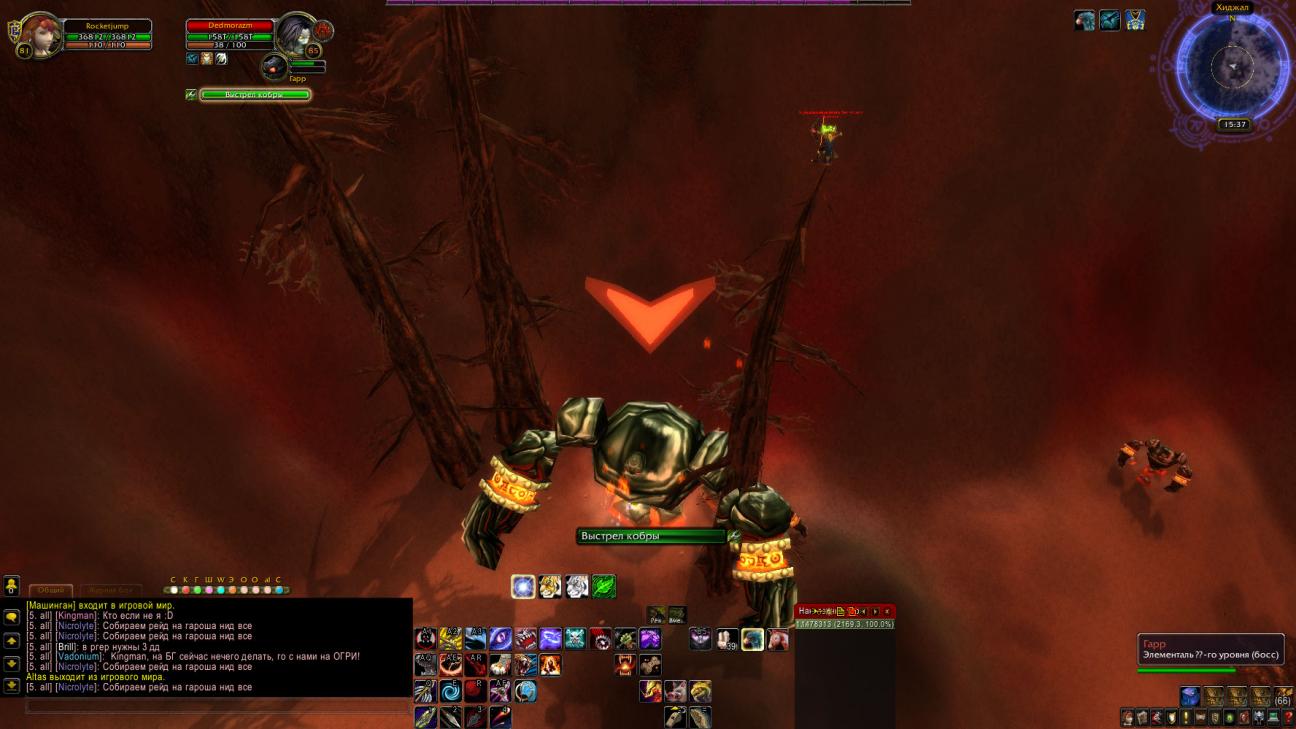Activate the glowing blue orb aspect icon
The image size is (1296, 729).
[x=523, y=587]
